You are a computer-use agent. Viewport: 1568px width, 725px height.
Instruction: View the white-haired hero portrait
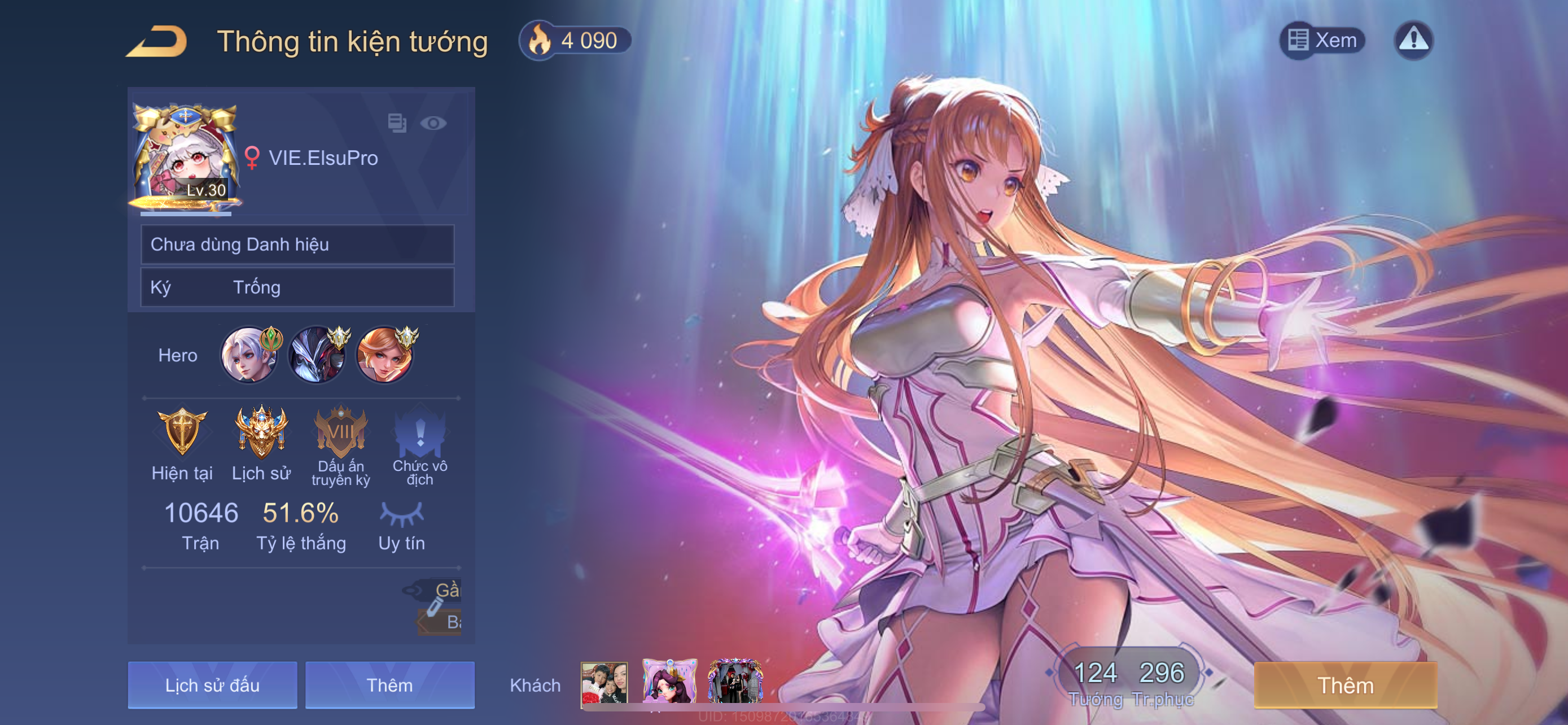pyautogui.click(x=249, y=356)
